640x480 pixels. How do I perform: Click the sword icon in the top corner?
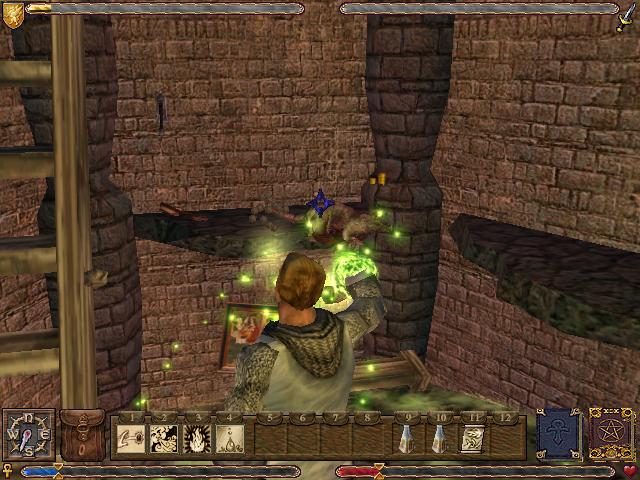627,14
